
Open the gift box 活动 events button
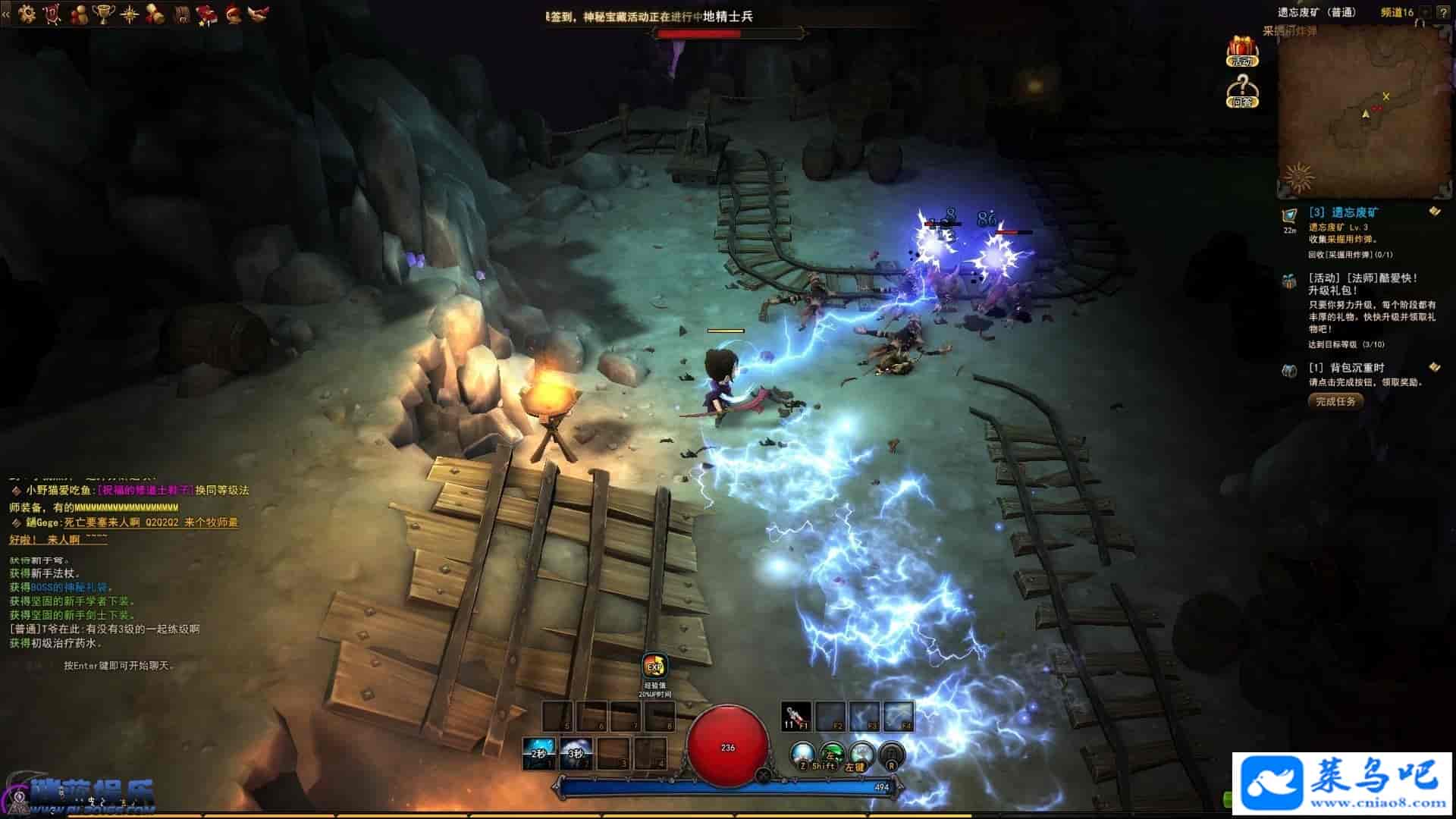click(x=1242, y=51)
